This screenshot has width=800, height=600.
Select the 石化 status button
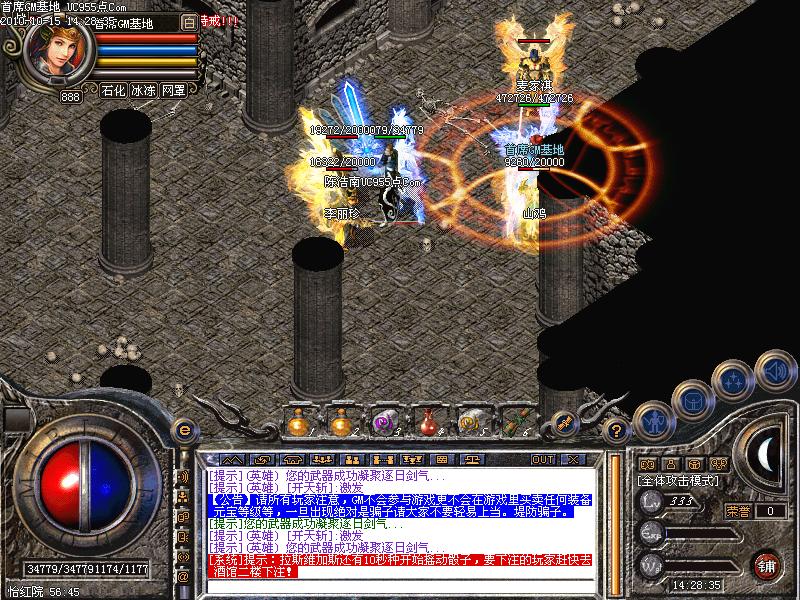coord(114,90)
